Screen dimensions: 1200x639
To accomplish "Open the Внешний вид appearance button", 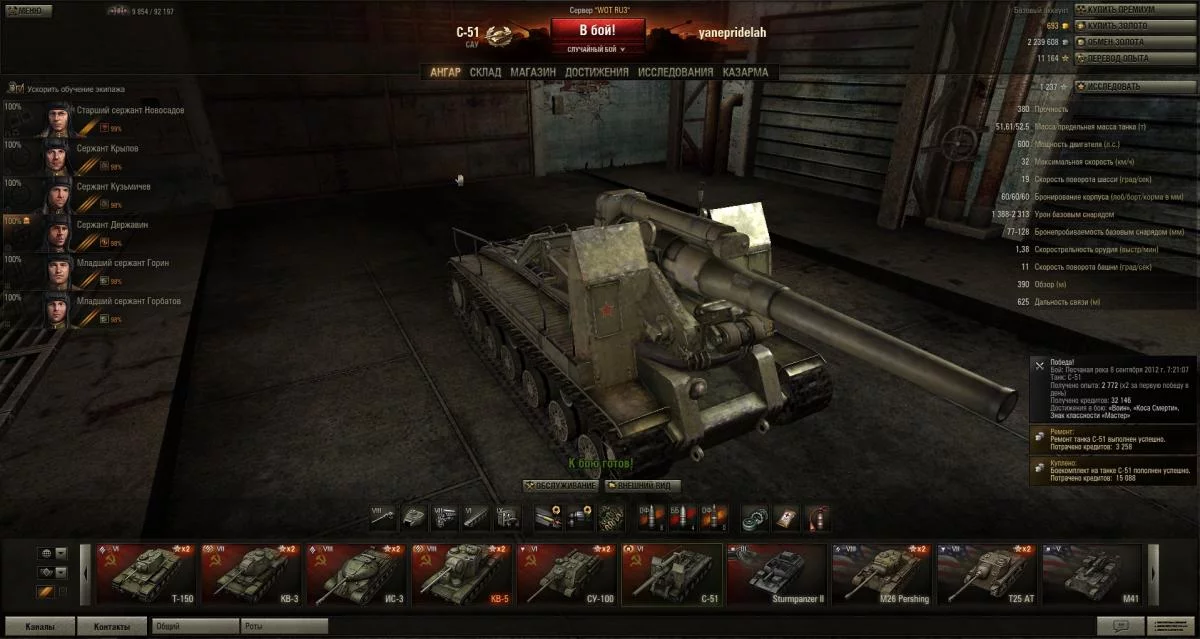I will [x=642, y=486].
